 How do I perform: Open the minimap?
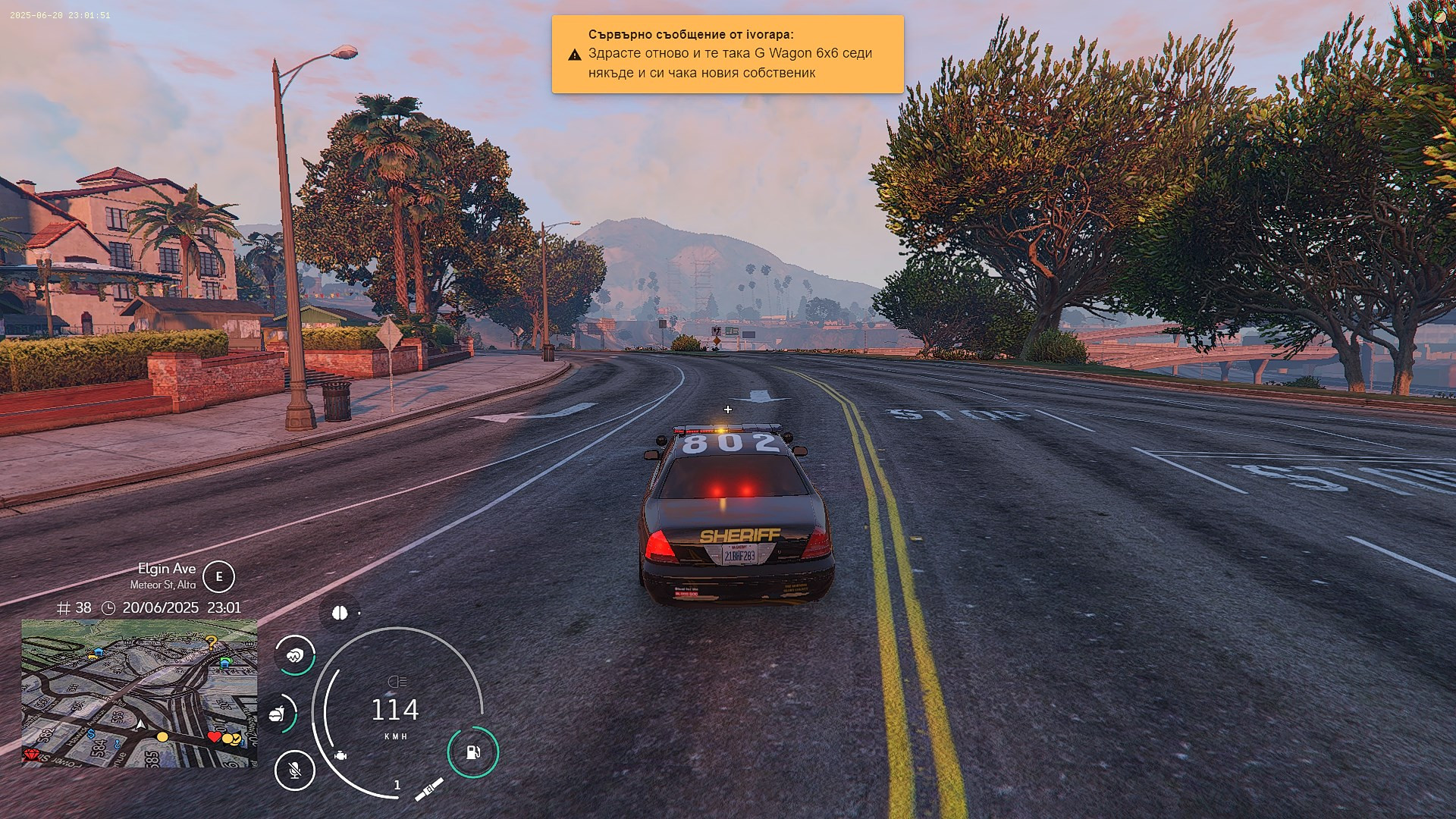pos(139,693)
